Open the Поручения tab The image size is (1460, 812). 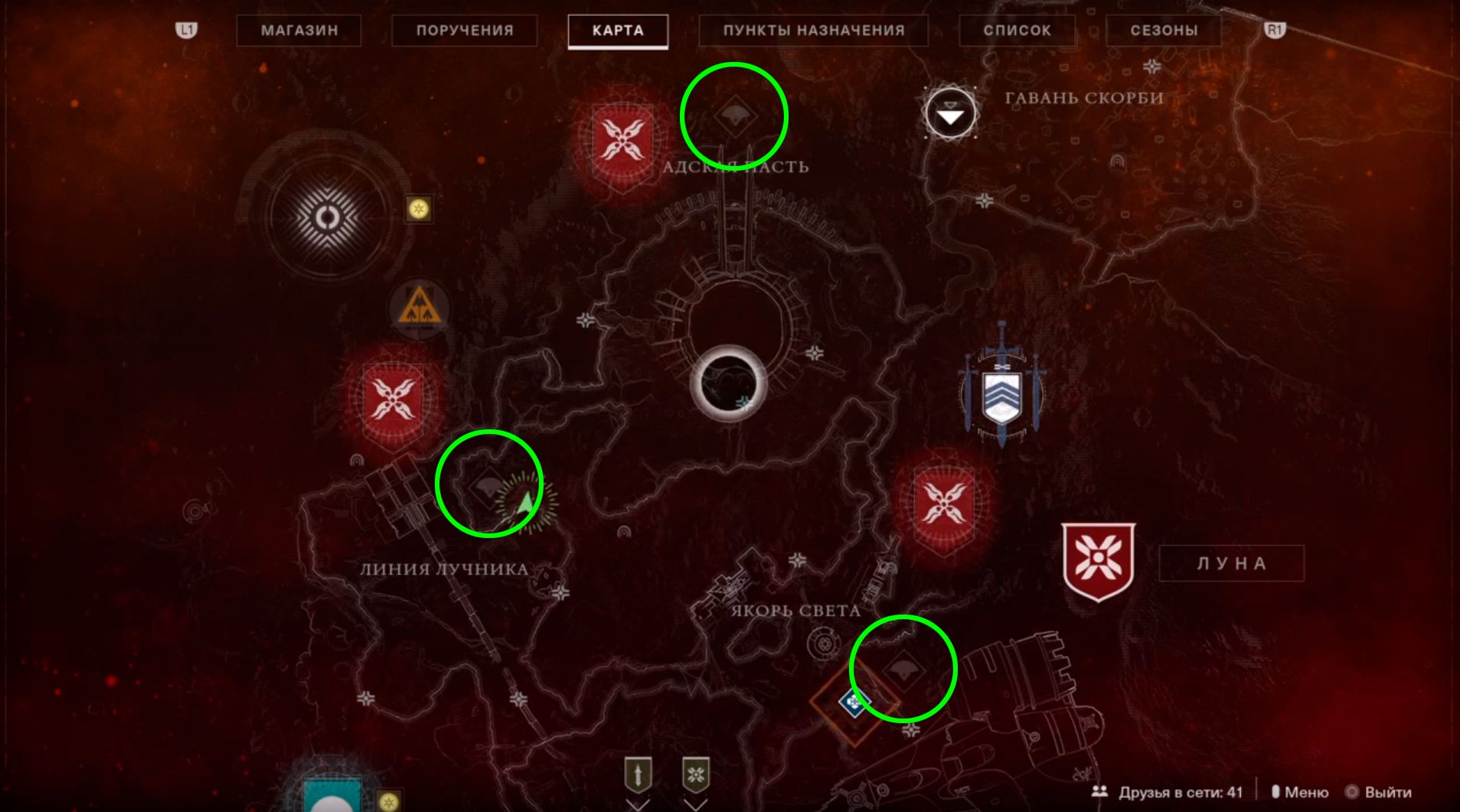point(464,31)
